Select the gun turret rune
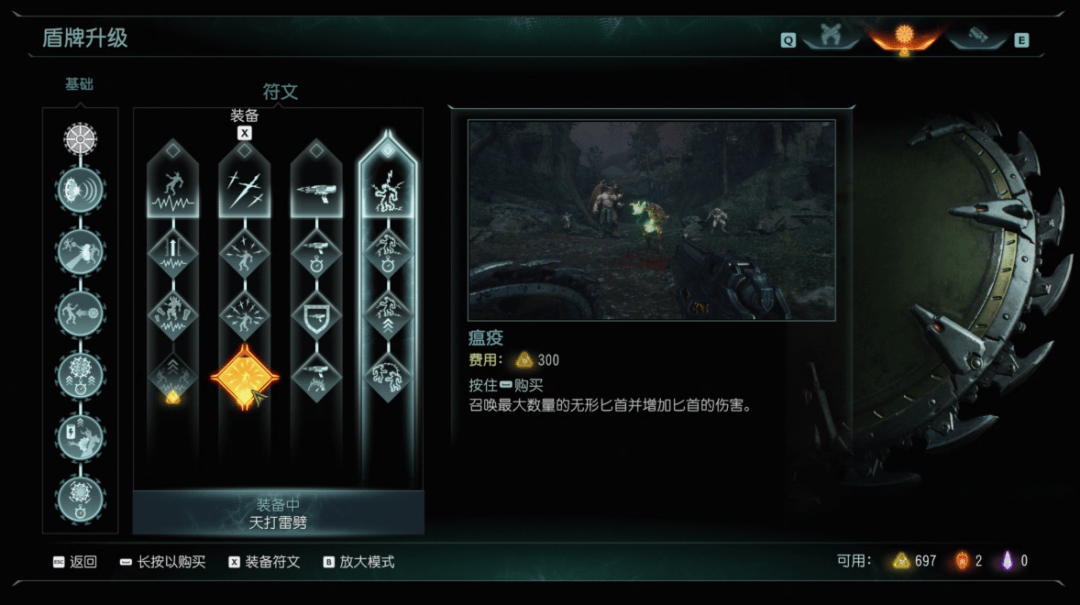 tap(316, 186)
